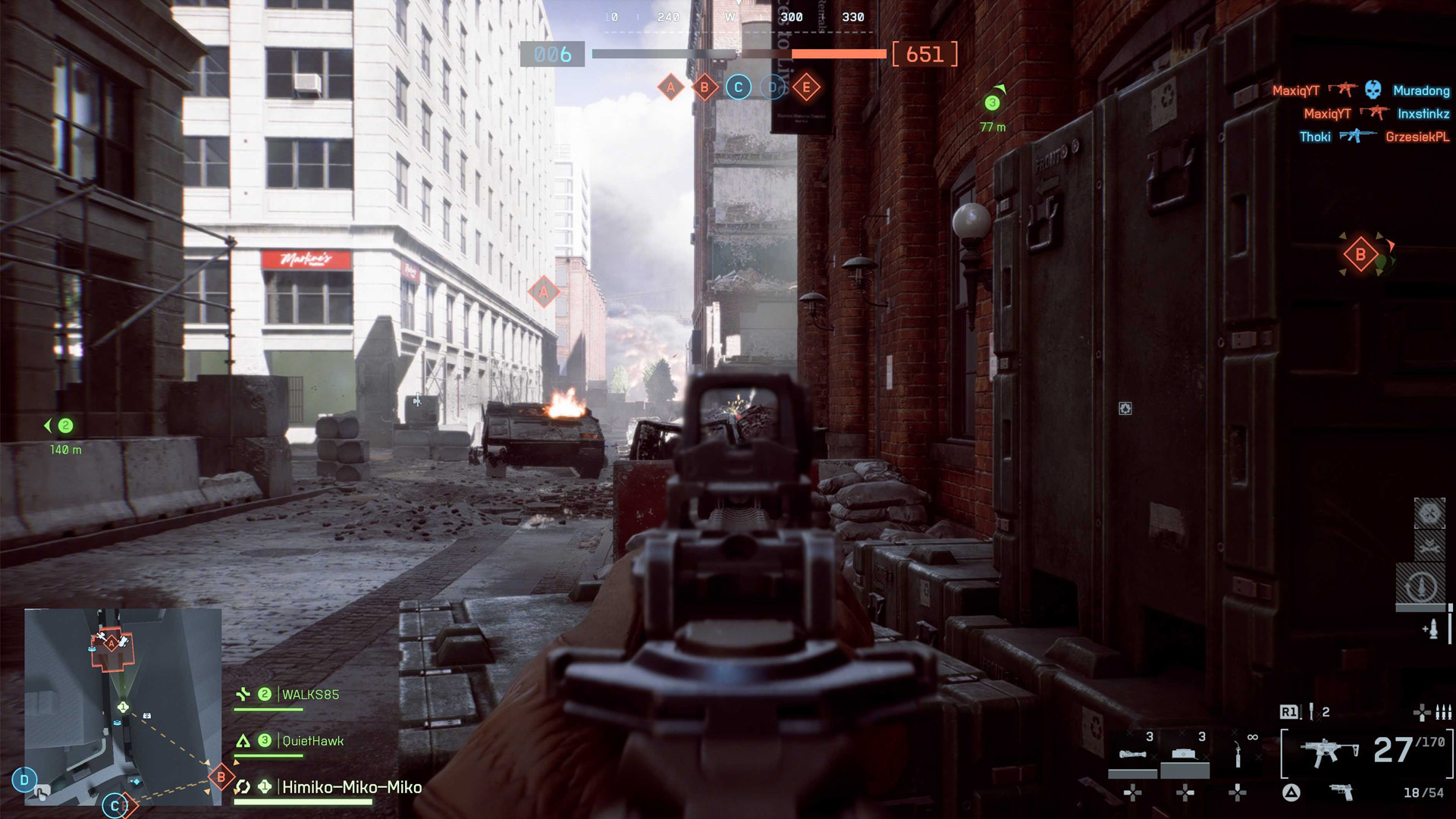The height and width of the screenshot is (819, 1456).
Task: Click the grenade count icon above the weapon
Action: tap(1313, 712)
